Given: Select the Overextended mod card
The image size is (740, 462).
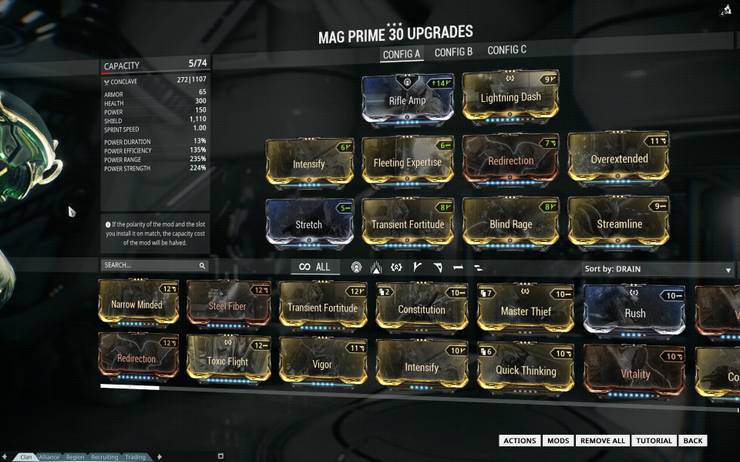Looking at the screenshot, I should 618,160.
